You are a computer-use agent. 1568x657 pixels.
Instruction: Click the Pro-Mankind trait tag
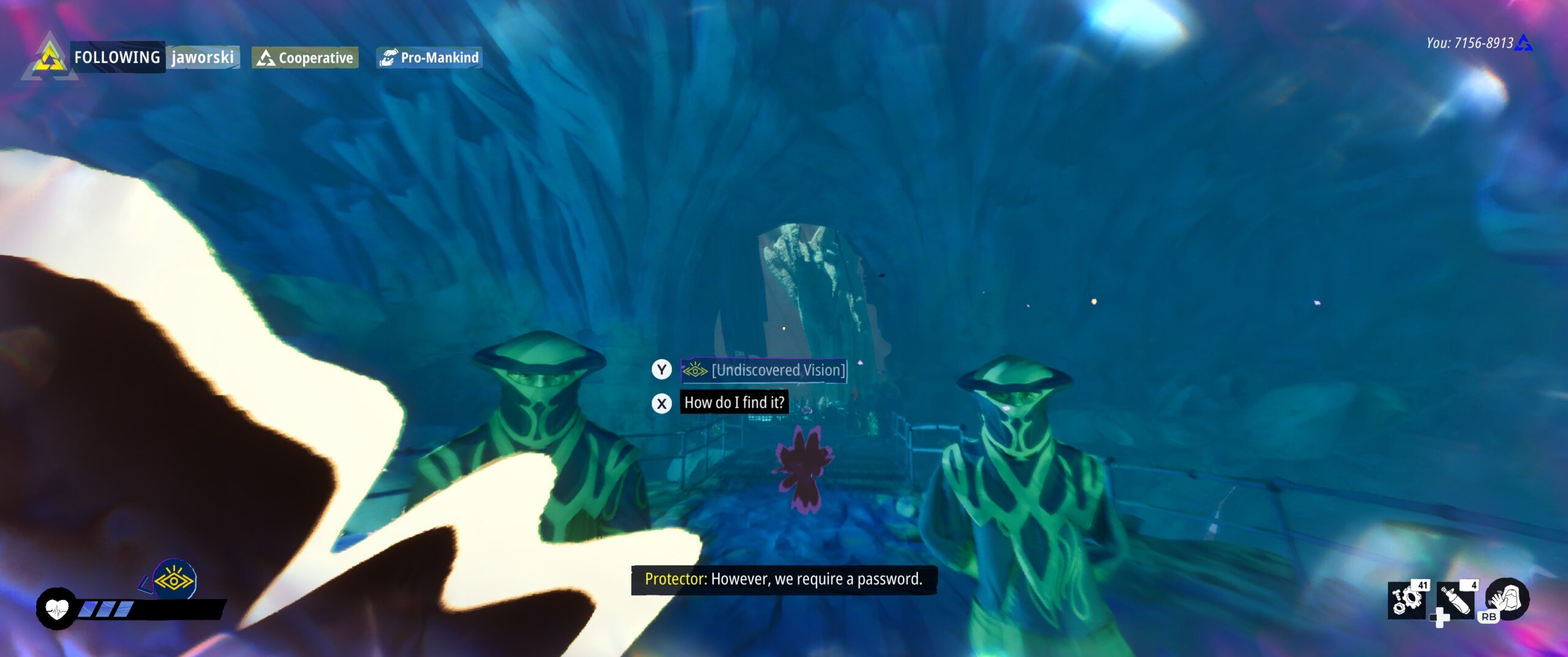click(429, 58)
